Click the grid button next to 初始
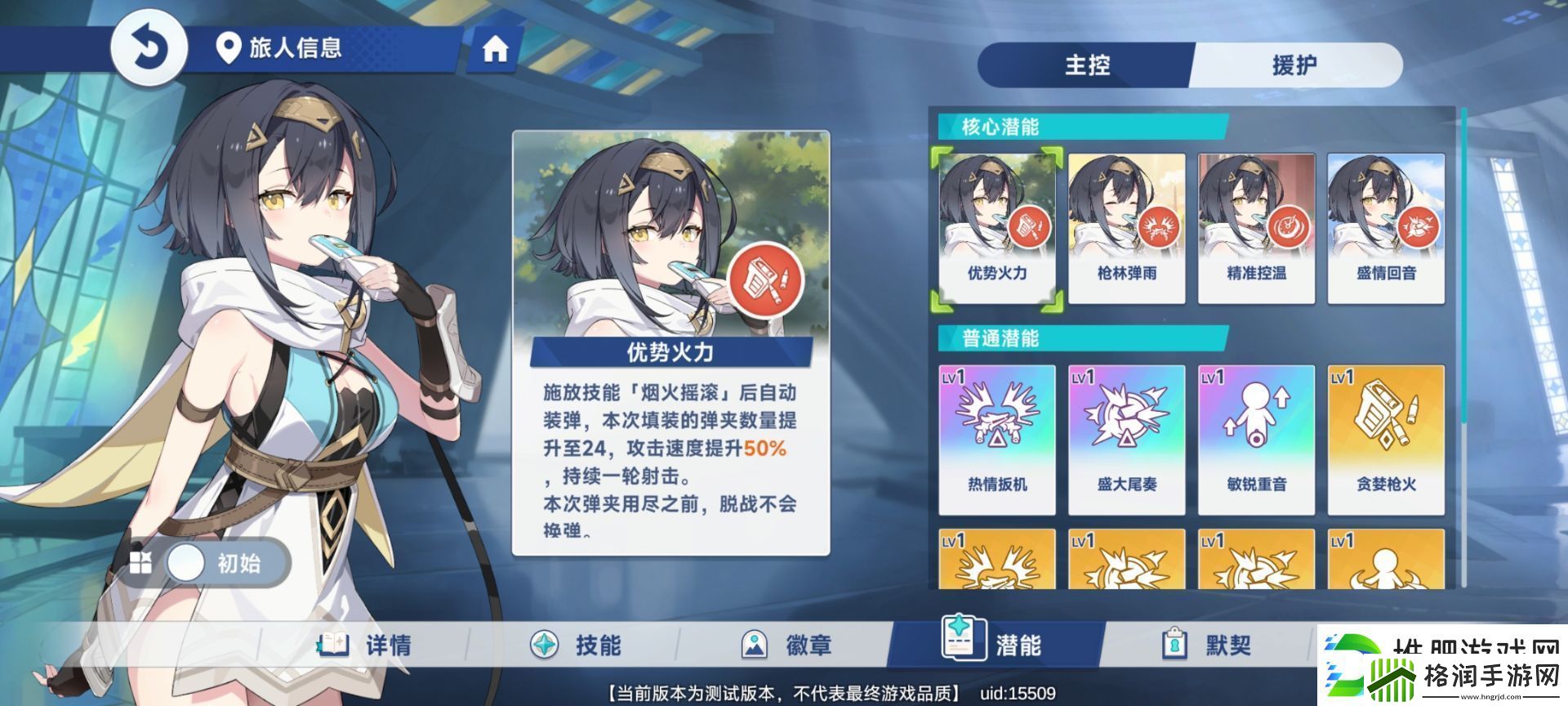This screenshot has width=1568, height=706. pyautogui.click(x=140, y=564)
